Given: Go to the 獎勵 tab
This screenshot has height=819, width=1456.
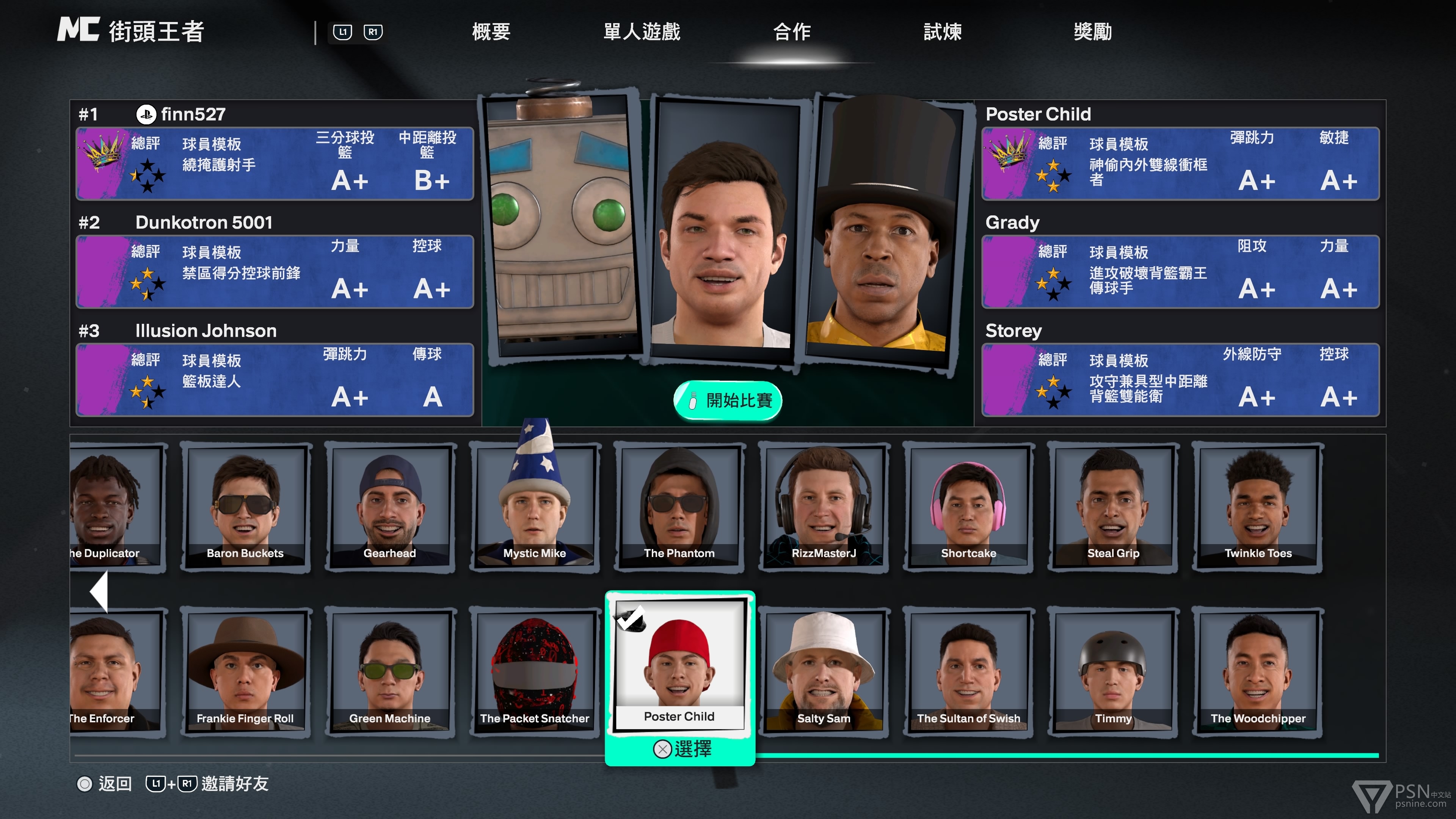Looking at the screenshot, I should tap(1092, 31).
